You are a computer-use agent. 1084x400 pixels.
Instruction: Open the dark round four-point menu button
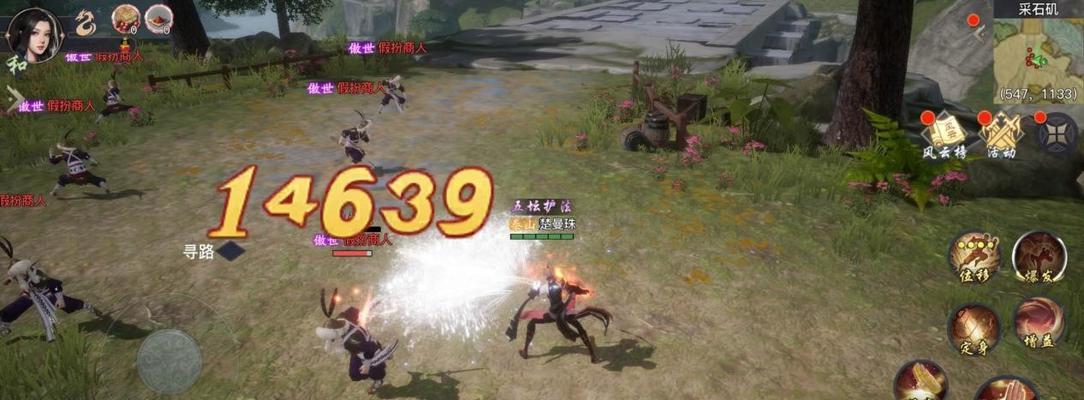[1057, 133]
